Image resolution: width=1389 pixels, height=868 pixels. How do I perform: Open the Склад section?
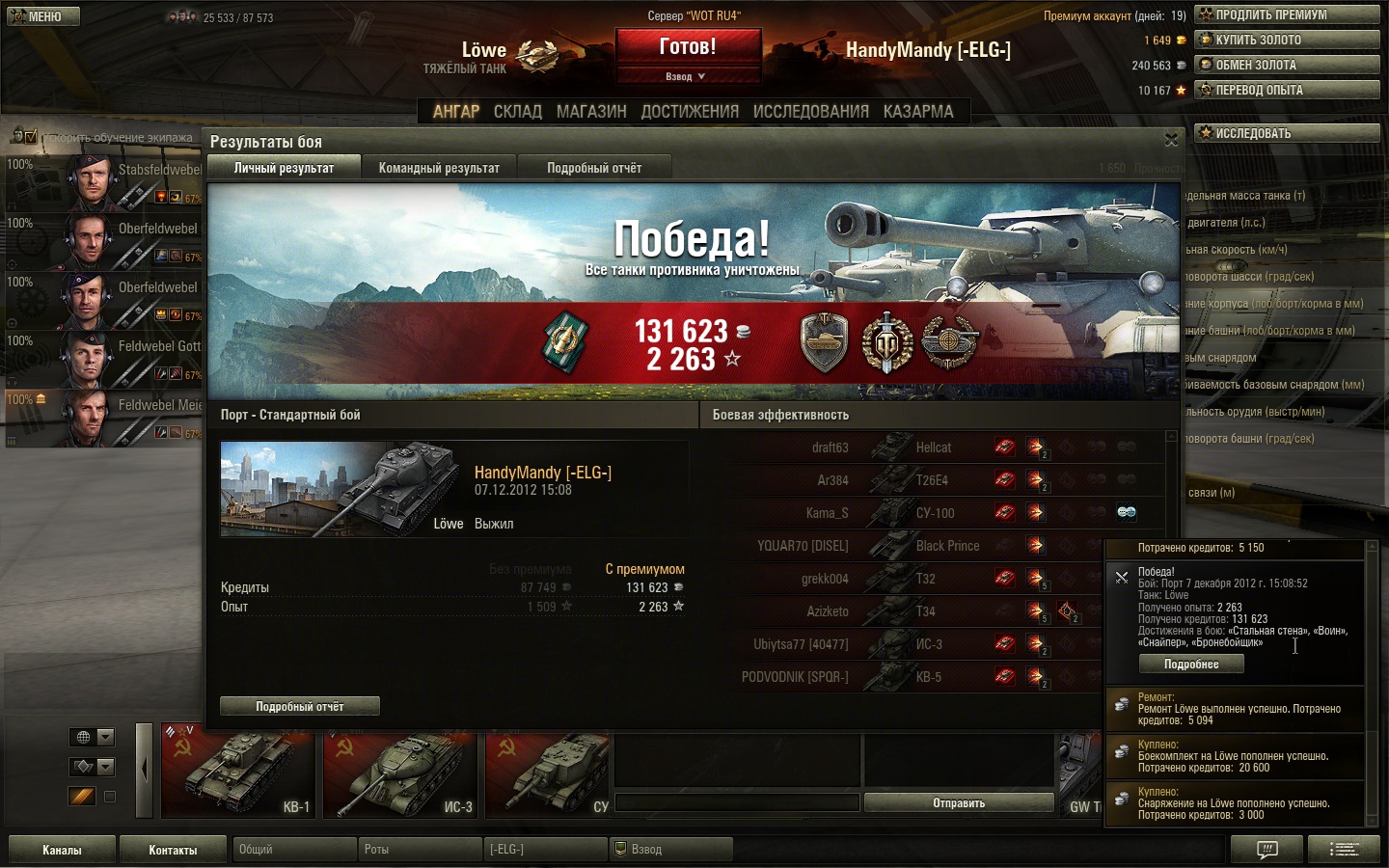coord(518,112)
